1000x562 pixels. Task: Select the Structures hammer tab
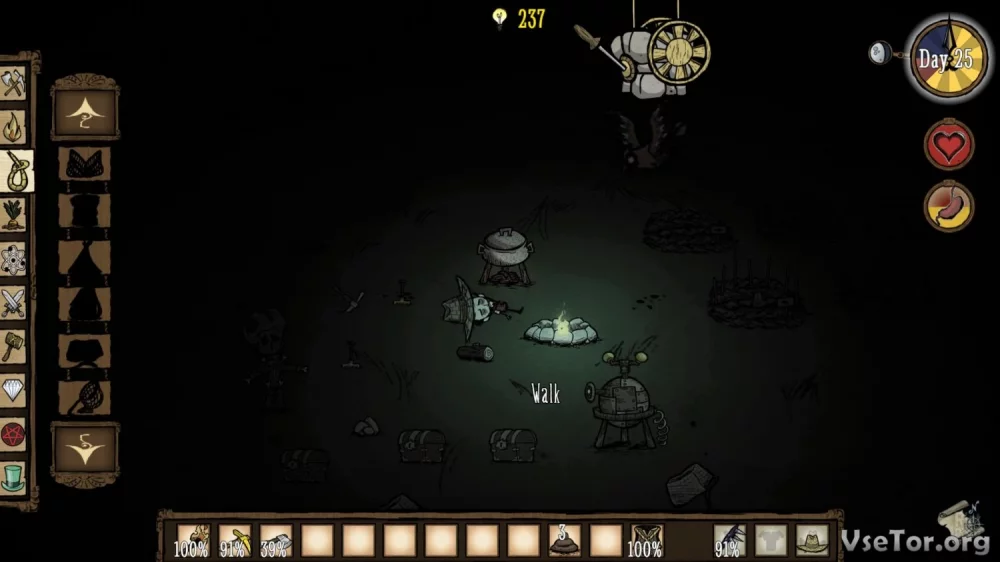tap(13, 347)
